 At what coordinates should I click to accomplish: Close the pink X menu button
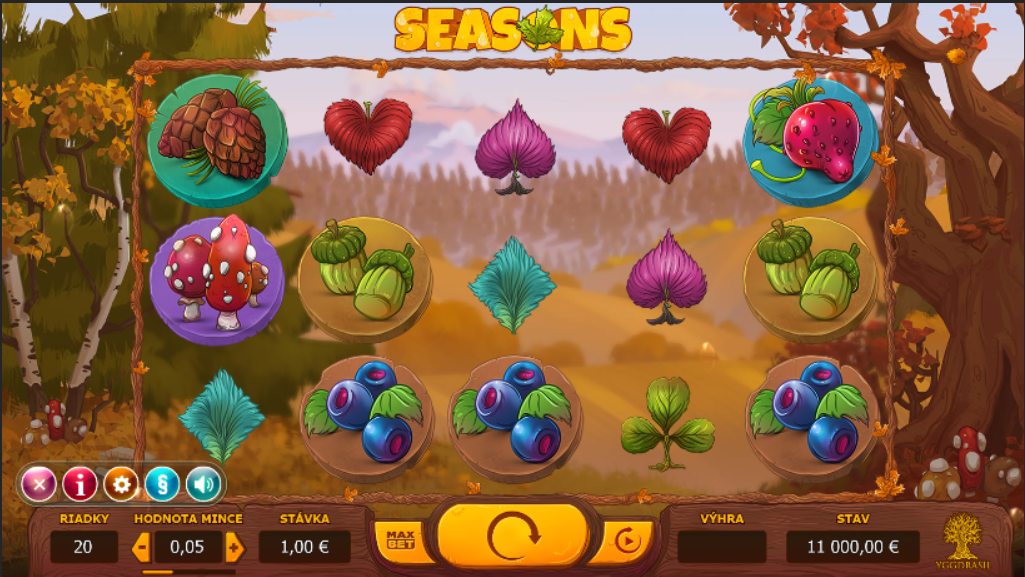(x=39, y=485)
